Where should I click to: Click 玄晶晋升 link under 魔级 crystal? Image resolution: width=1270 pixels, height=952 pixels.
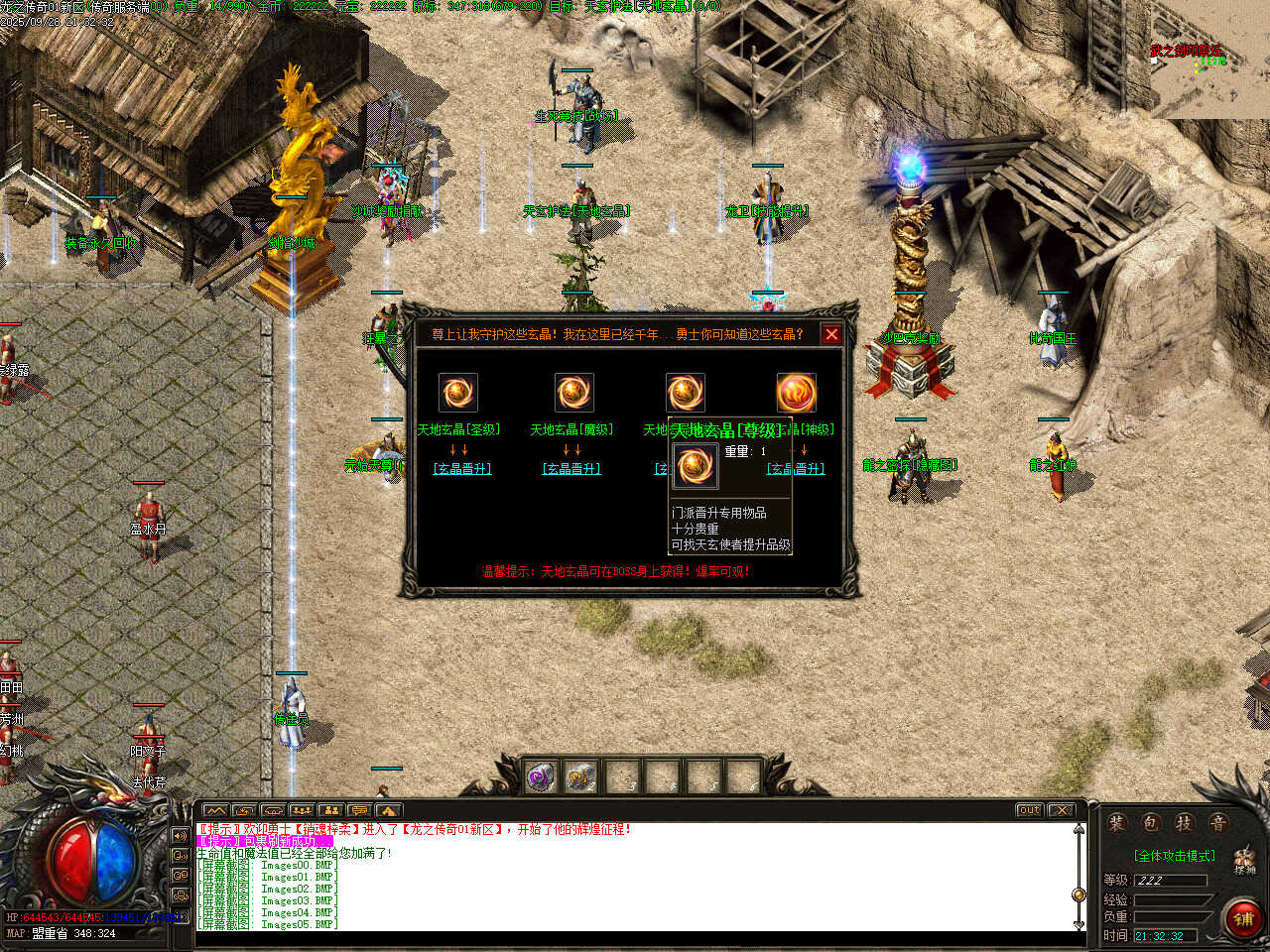[x=571, y=468]
